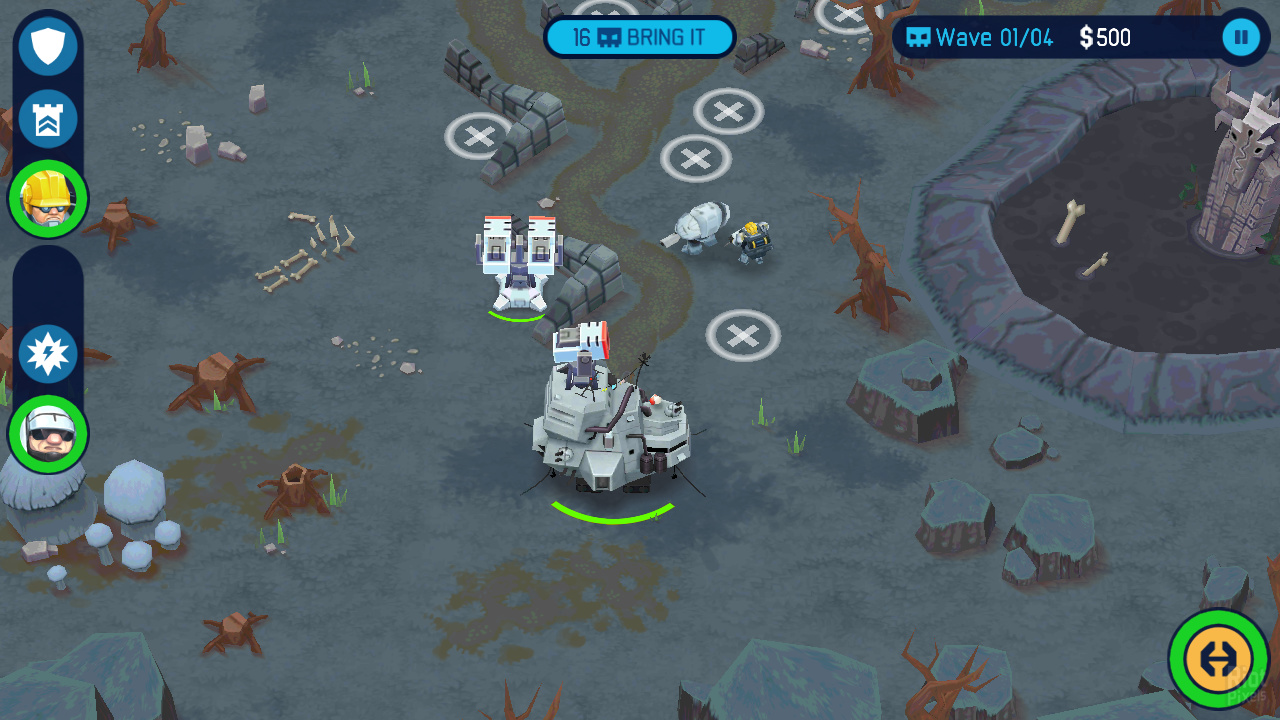This screenshot has width=1280, height=720.
Task: Select the white helmet sunglasses hero
Action: (48, 434)
